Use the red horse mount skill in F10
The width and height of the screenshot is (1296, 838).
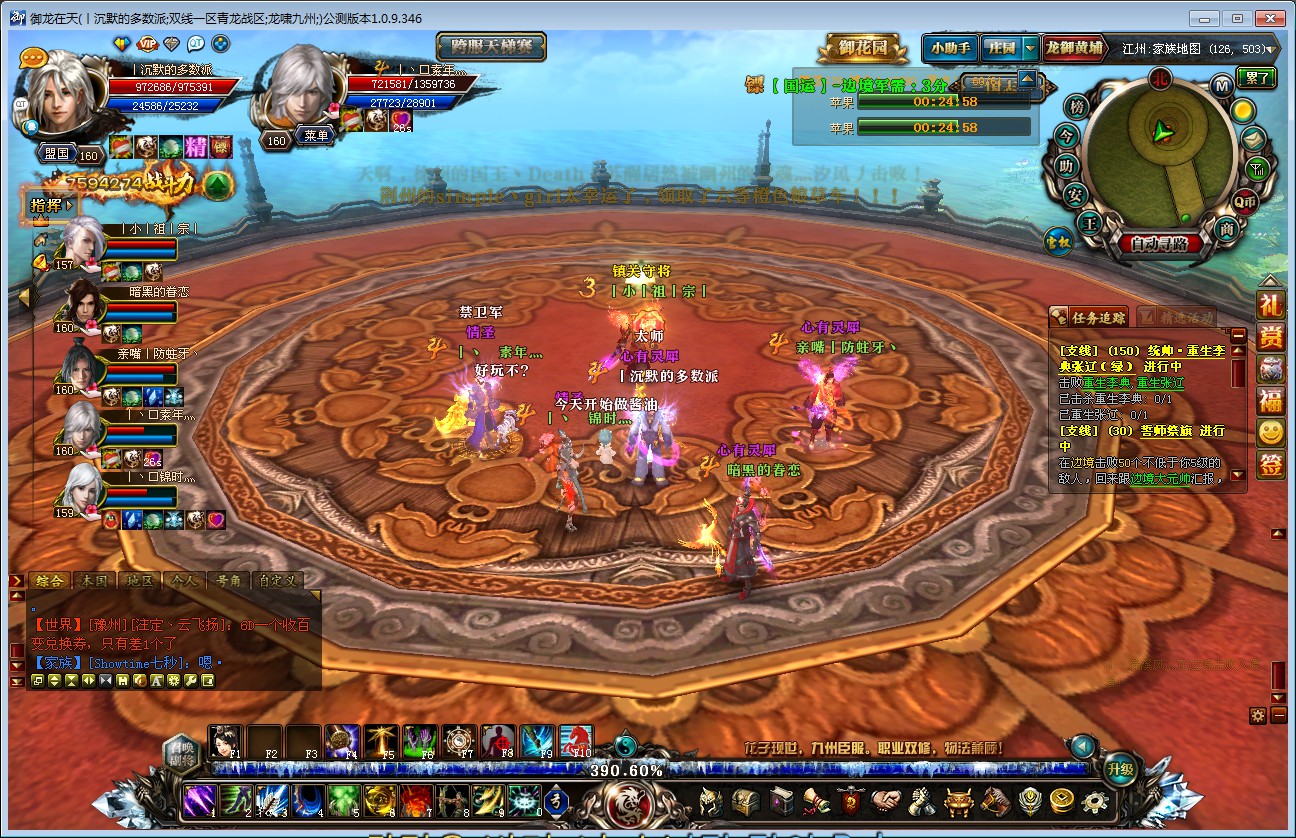[575, 742]
